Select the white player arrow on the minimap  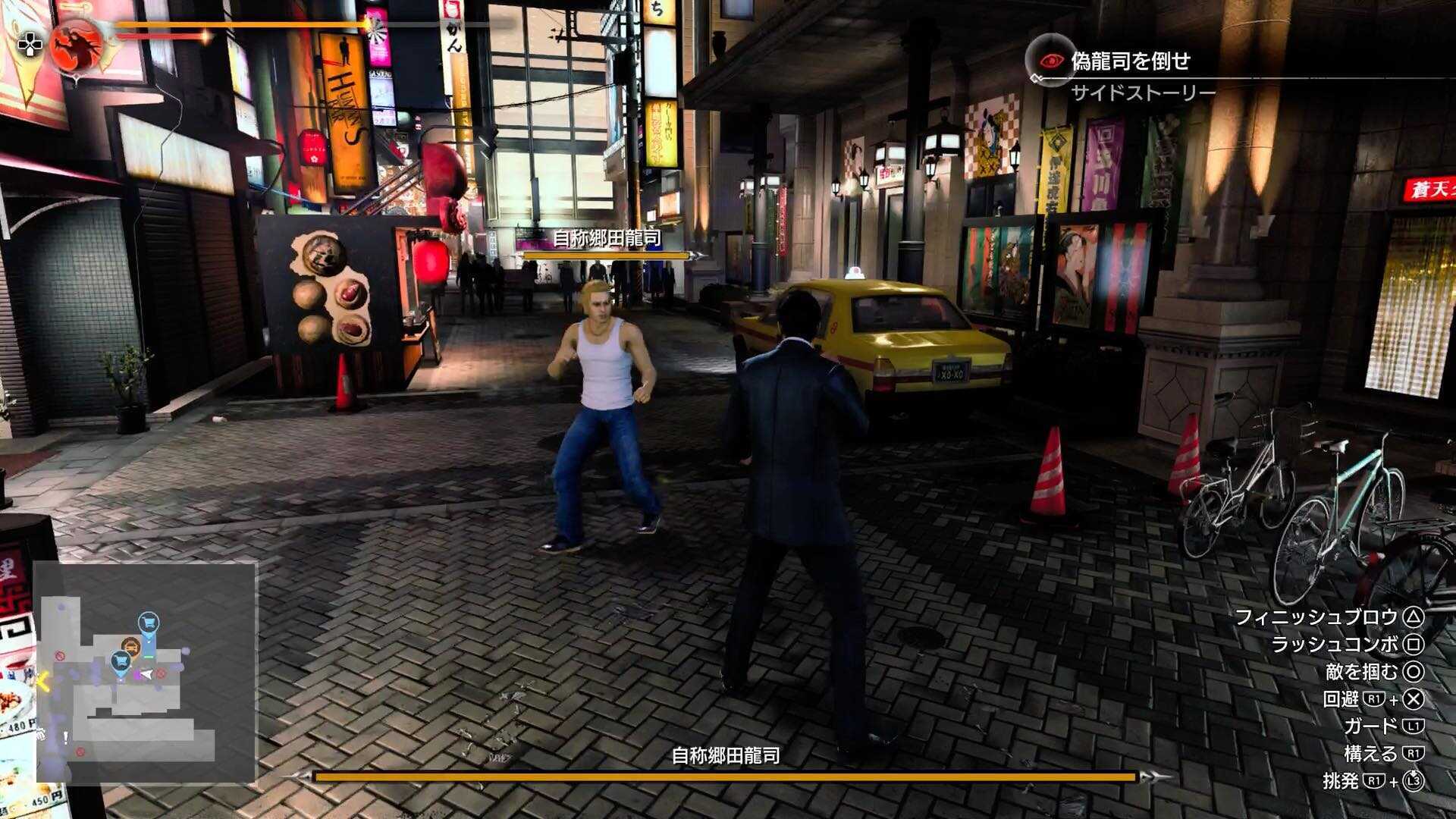click(145, 674)
